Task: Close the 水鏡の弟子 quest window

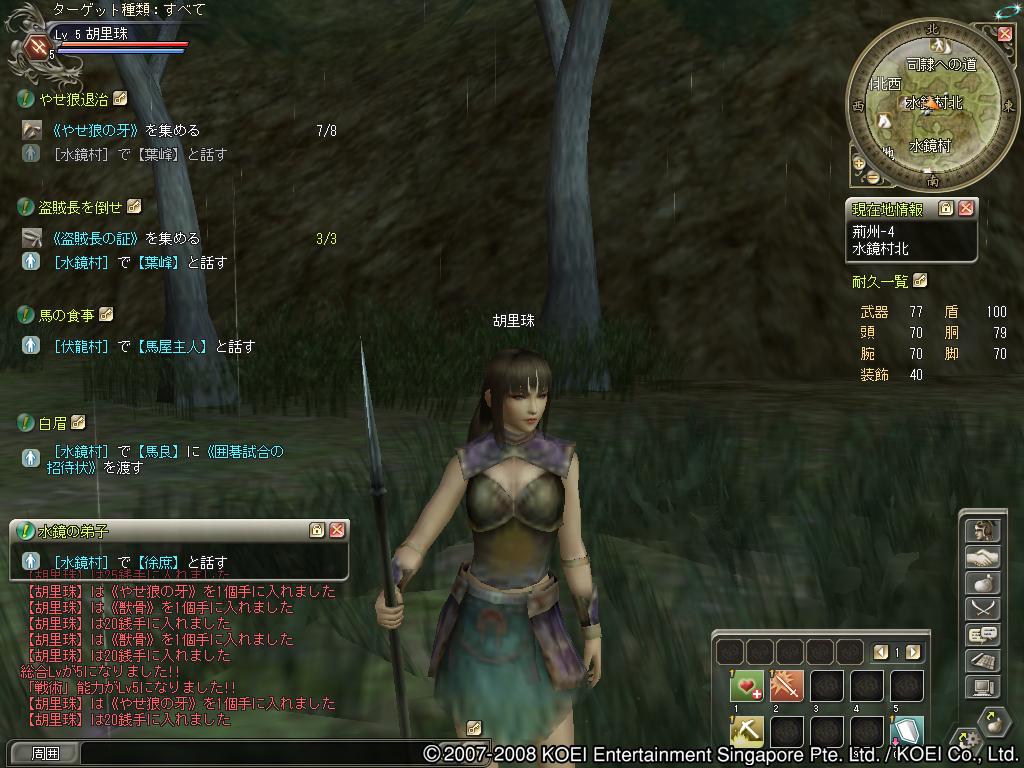Action: pyautogui.click(x=337, y=530)
